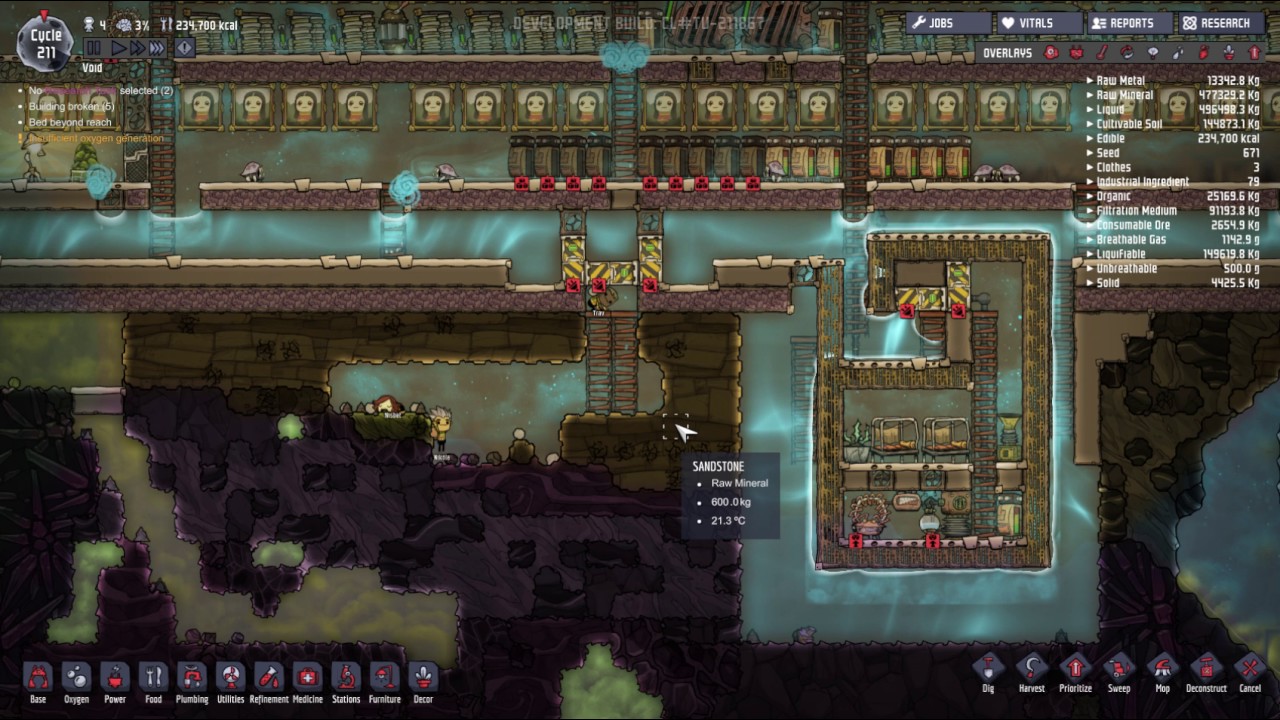Select the Deconstruct tool
This screenshot has width=1280, height=720.
pos(1205,671)
